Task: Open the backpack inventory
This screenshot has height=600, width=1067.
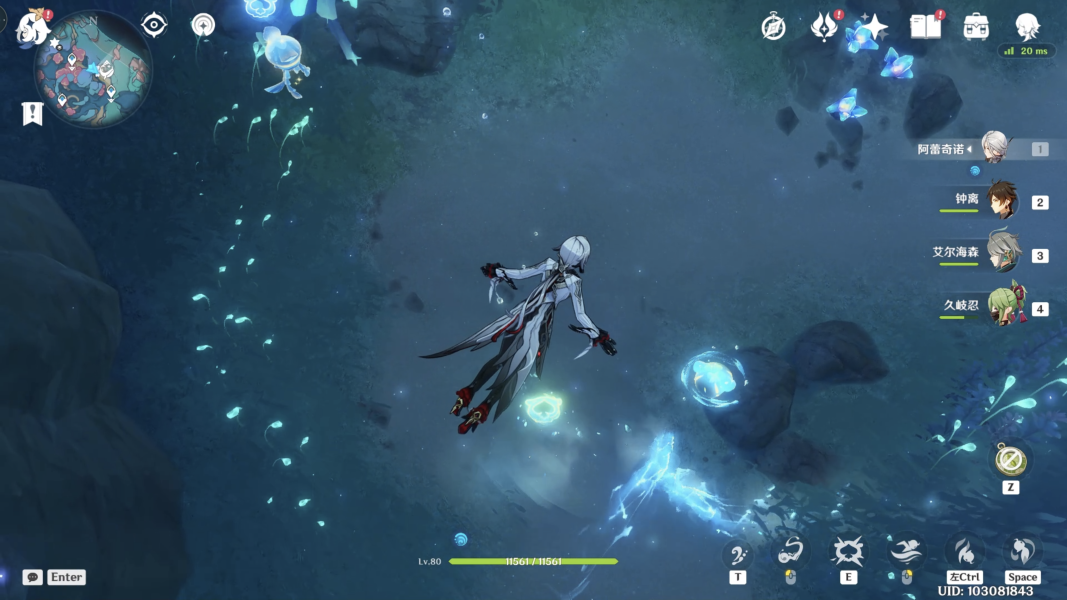Action: [976, 27]
